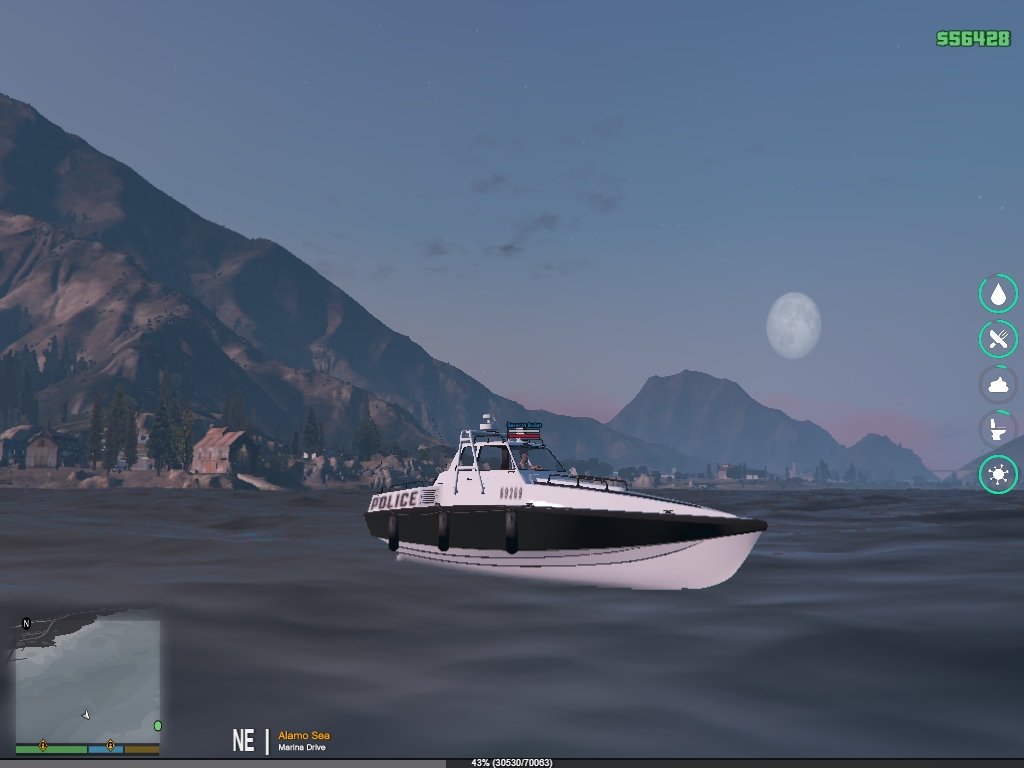Click the poop status icon
Screen dimensions: 1024x768
(x=997, y=384)
